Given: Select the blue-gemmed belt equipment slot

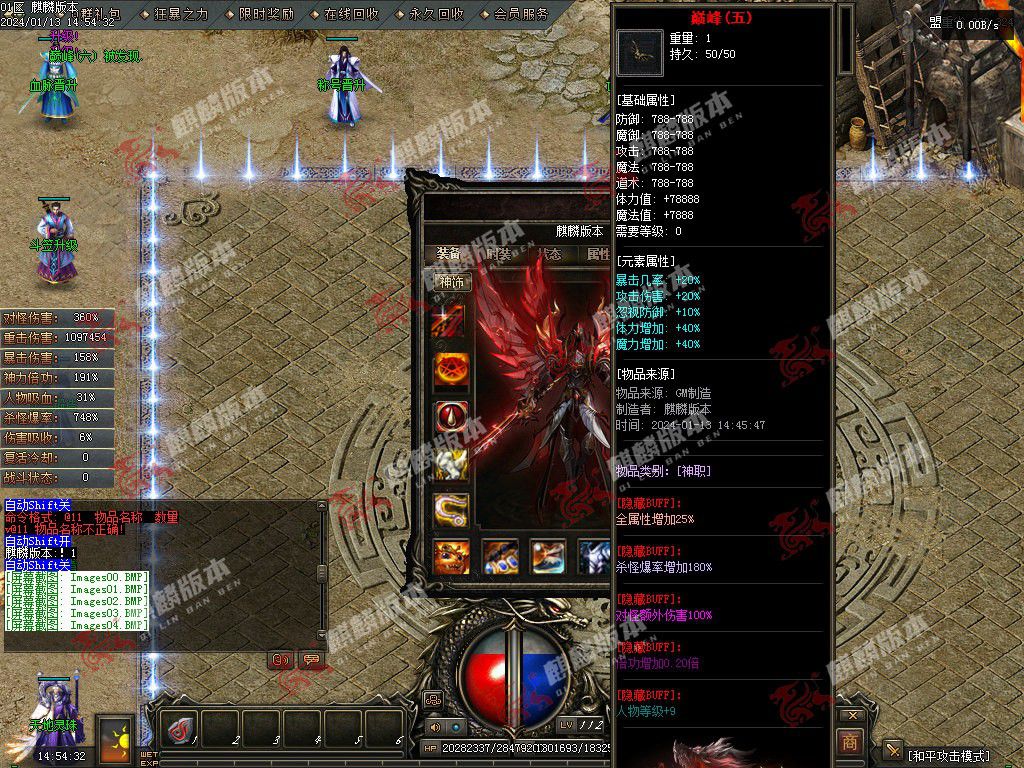Looking at the screenshot, I should click(500, 556).
